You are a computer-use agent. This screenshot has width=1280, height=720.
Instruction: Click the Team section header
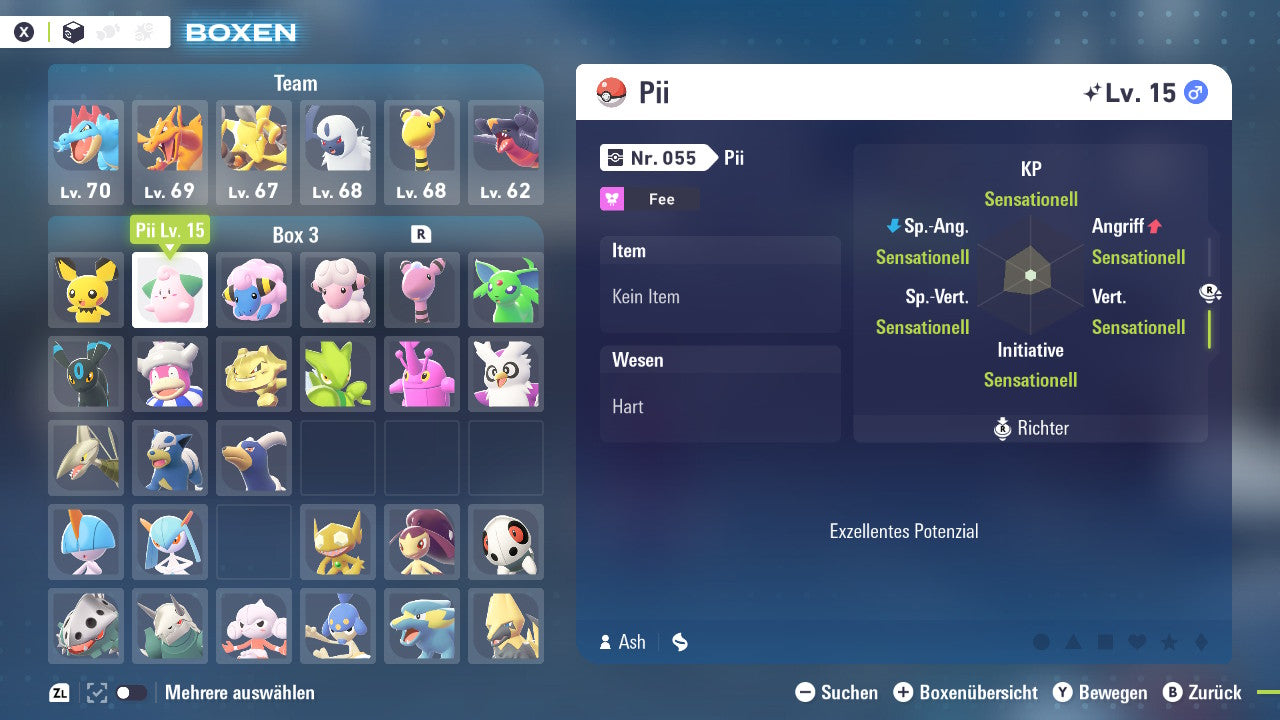click(x=295, y=83)
